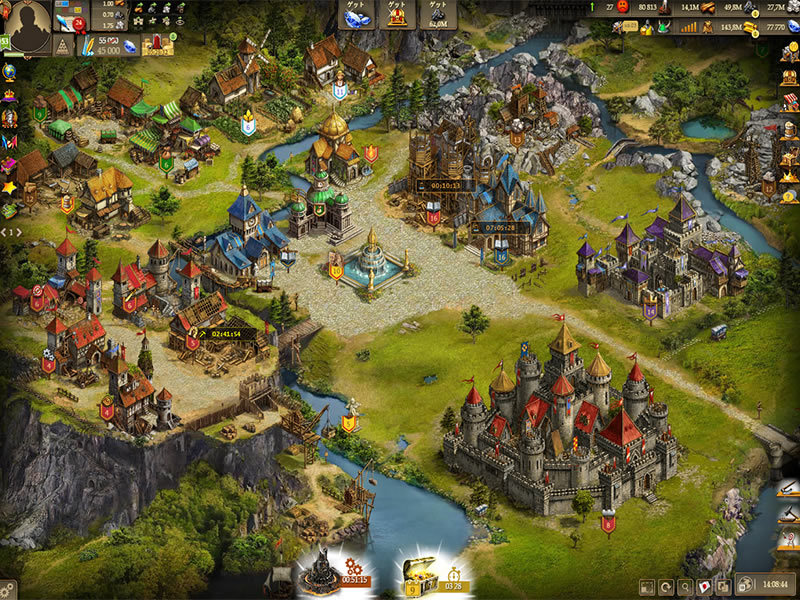Open the player avatar profile portrait
The height and width of the screenshot is (600, 800).
(x=29, y=26)
